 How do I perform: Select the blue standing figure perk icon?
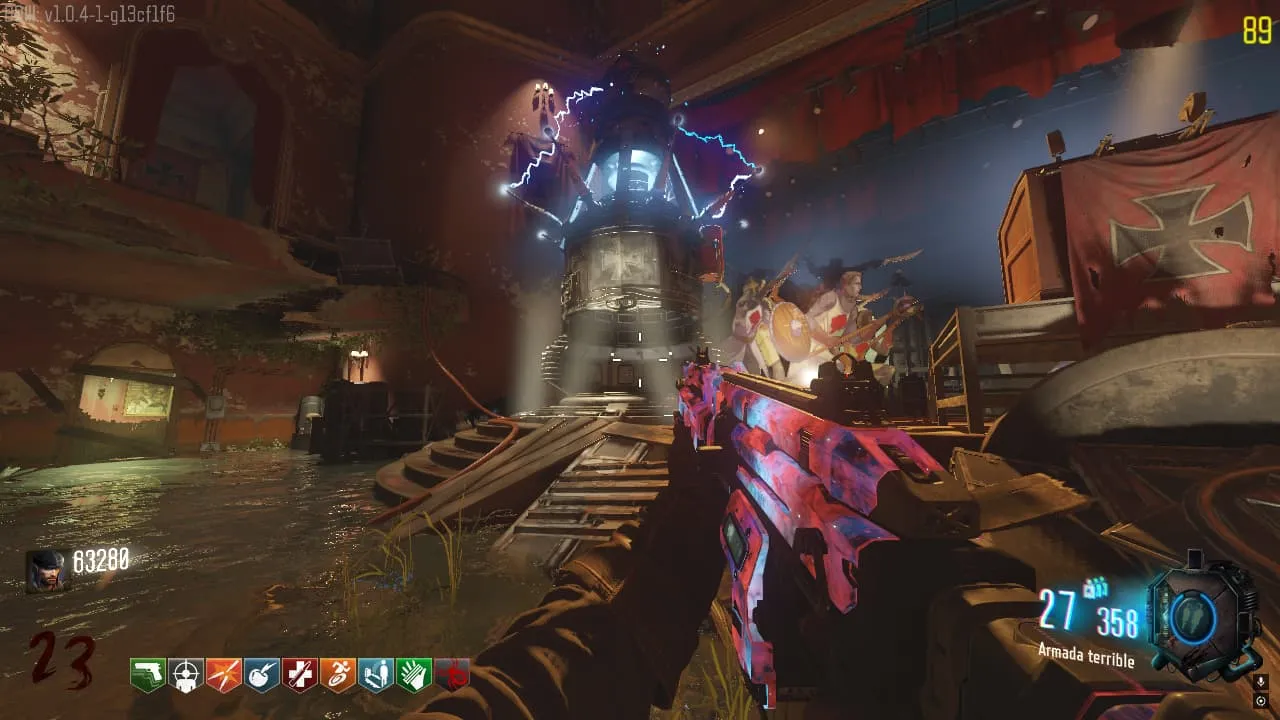click(376, 675)
